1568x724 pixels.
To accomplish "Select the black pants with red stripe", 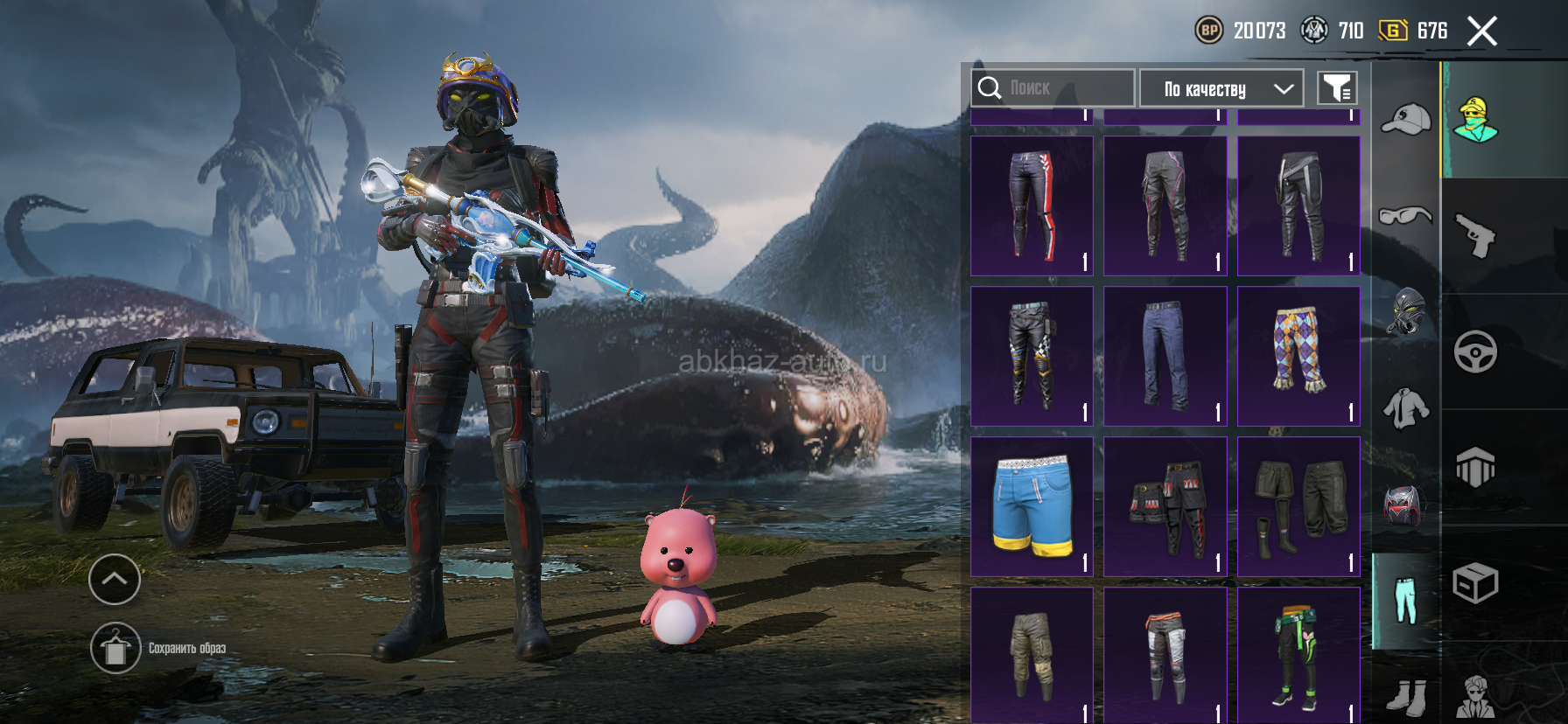I will [x=1032, y=205].
